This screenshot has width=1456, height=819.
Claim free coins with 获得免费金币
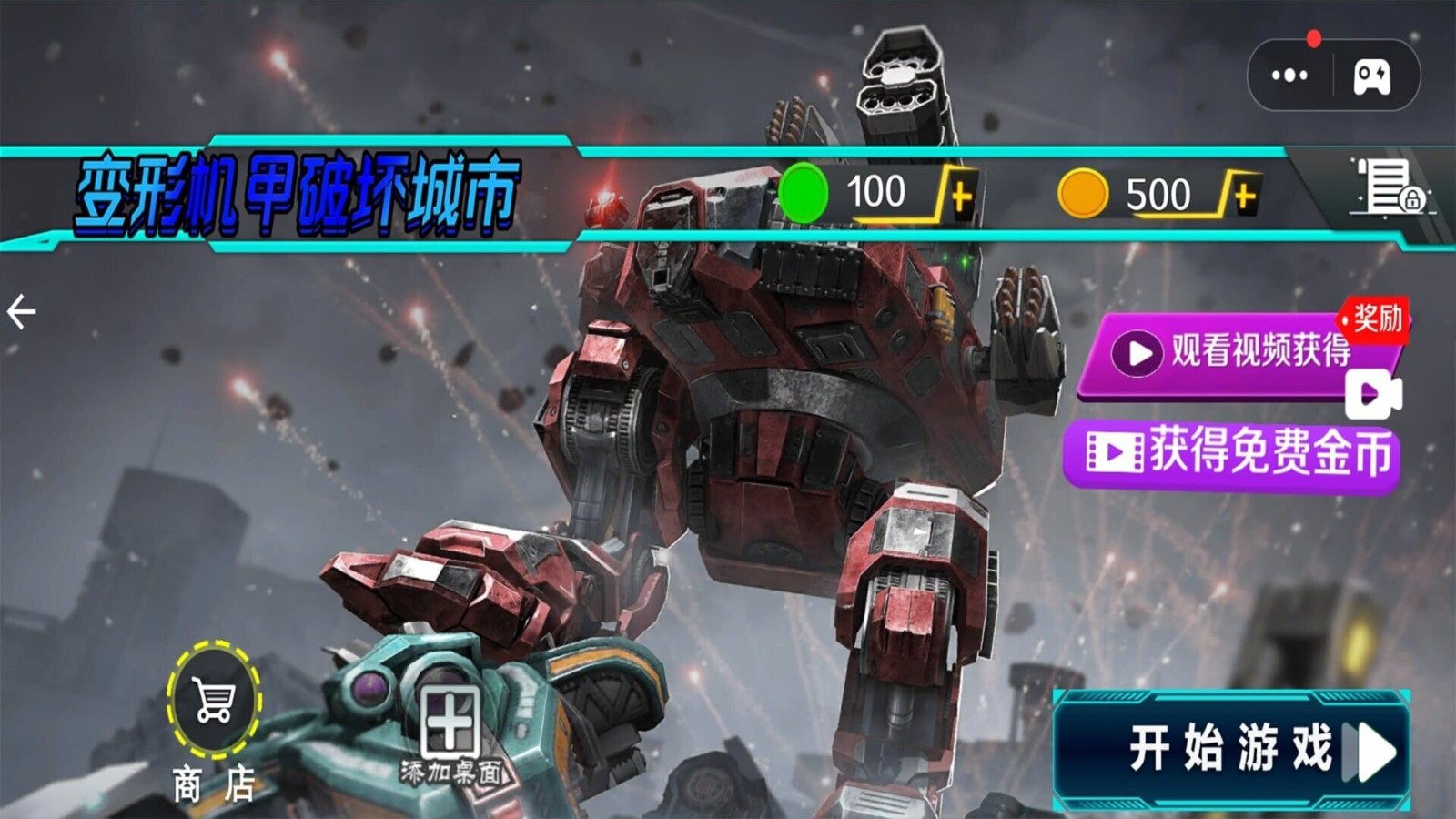click(x=1231, y=453)
